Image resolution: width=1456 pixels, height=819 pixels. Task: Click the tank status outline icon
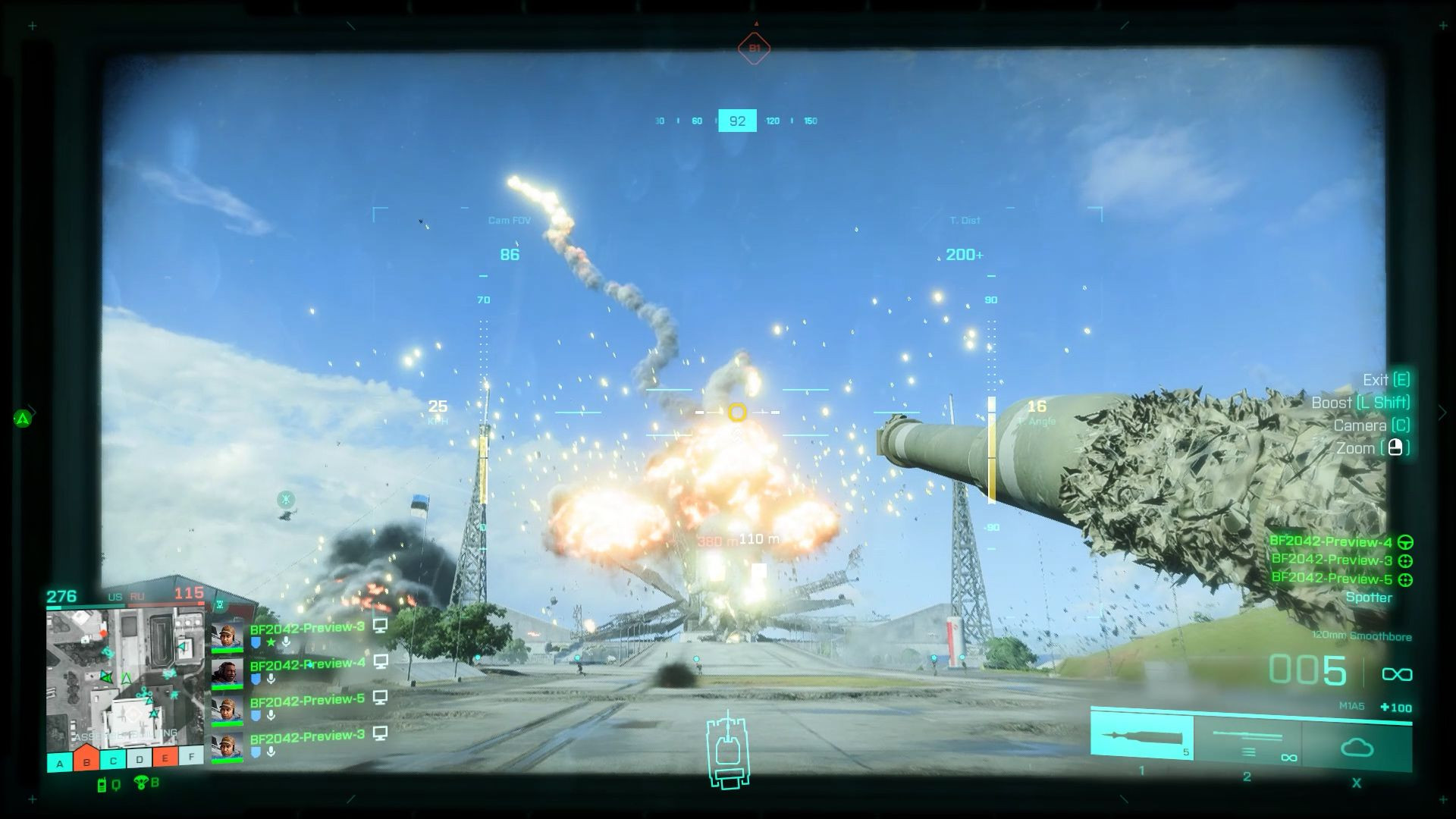728,749
